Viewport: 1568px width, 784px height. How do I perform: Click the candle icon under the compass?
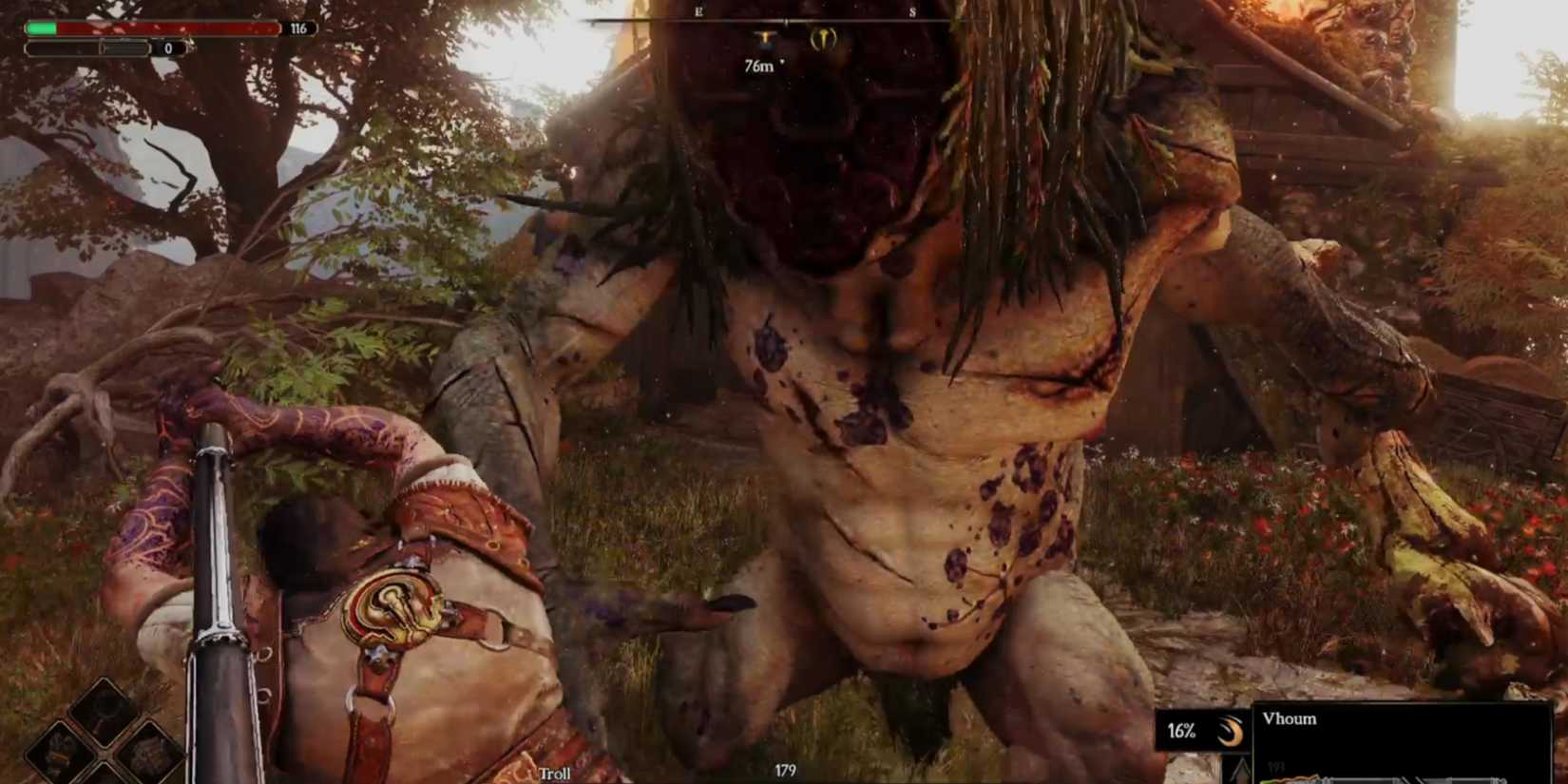764,41
